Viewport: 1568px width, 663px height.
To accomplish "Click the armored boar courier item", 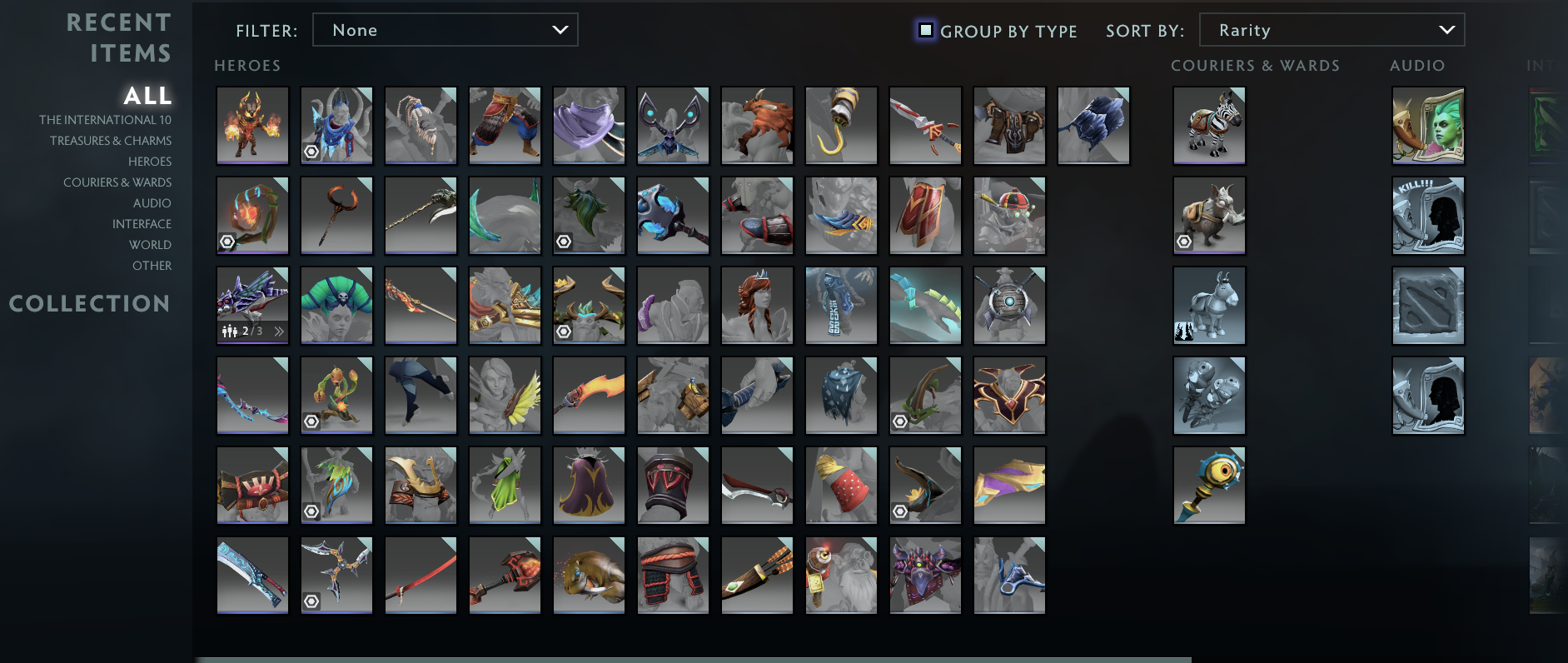I will point(1209,215).
